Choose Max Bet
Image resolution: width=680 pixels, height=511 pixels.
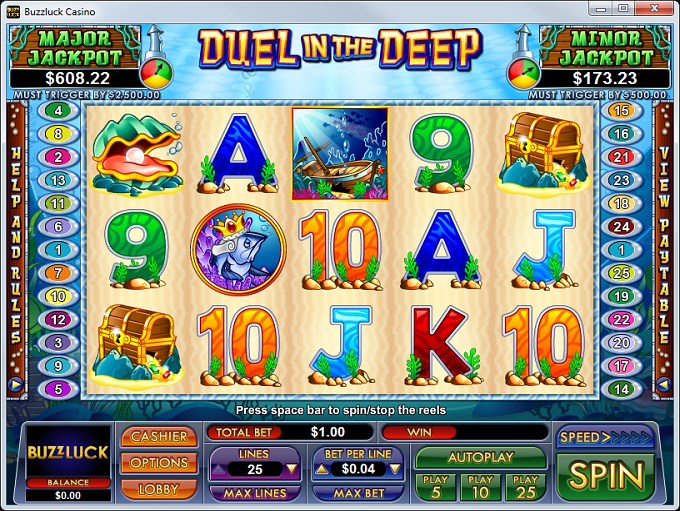pyautogui.click(x=359, y=493)
